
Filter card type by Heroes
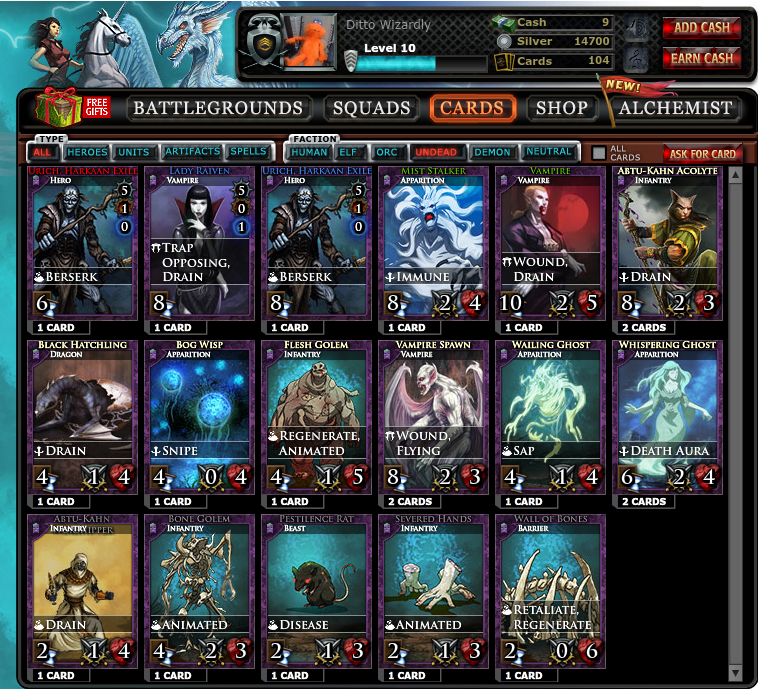coord(87,153)
